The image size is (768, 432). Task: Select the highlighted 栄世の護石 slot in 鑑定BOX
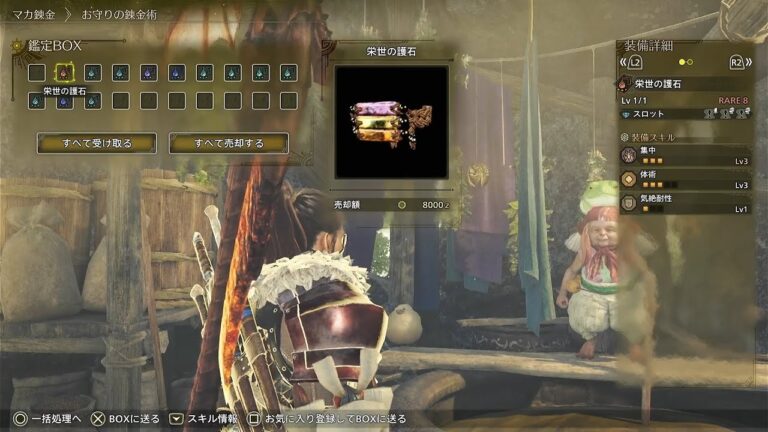(64, 72)
